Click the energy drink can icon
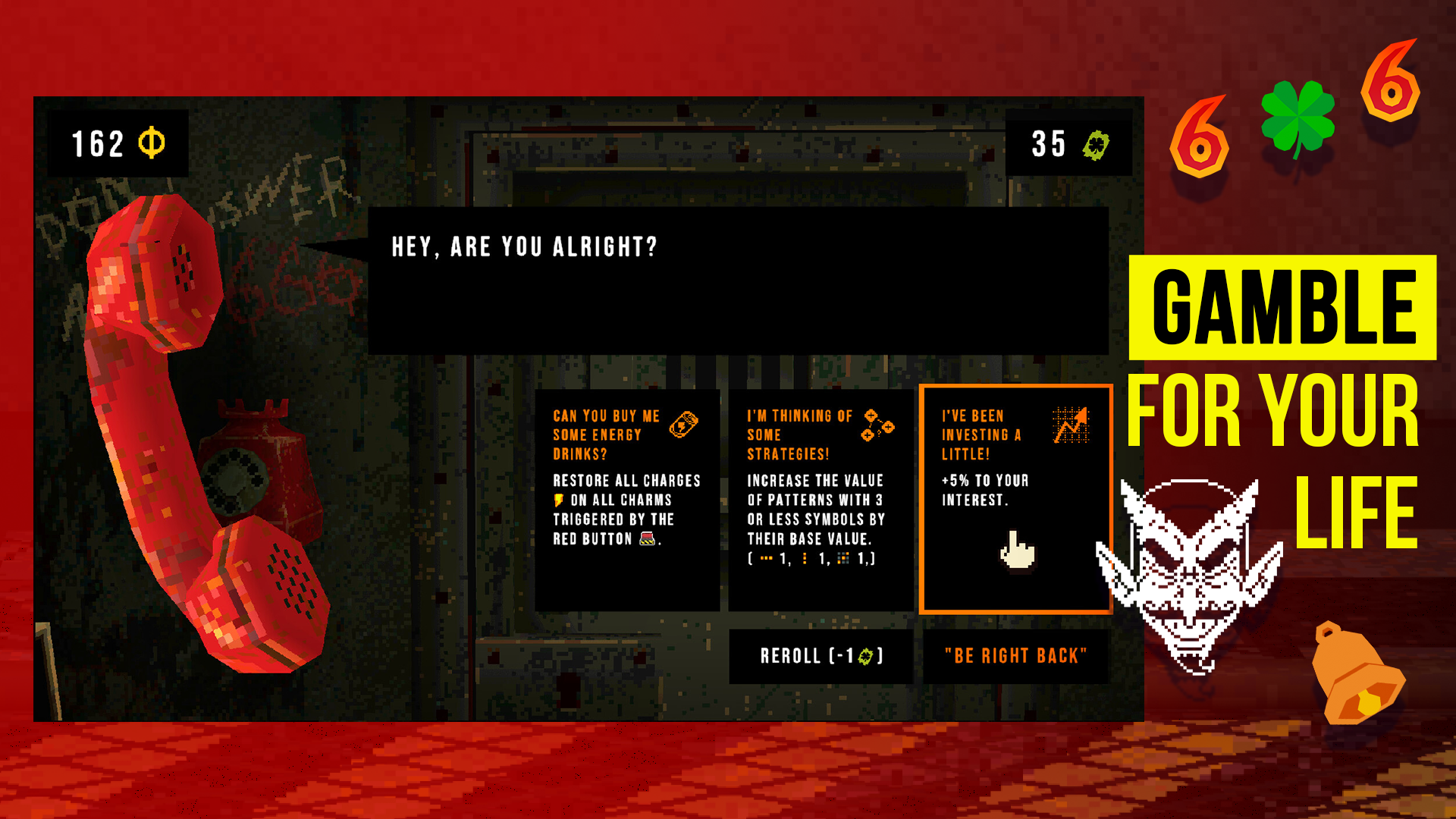Screen dimensions: 1456x819 [685, 425]
